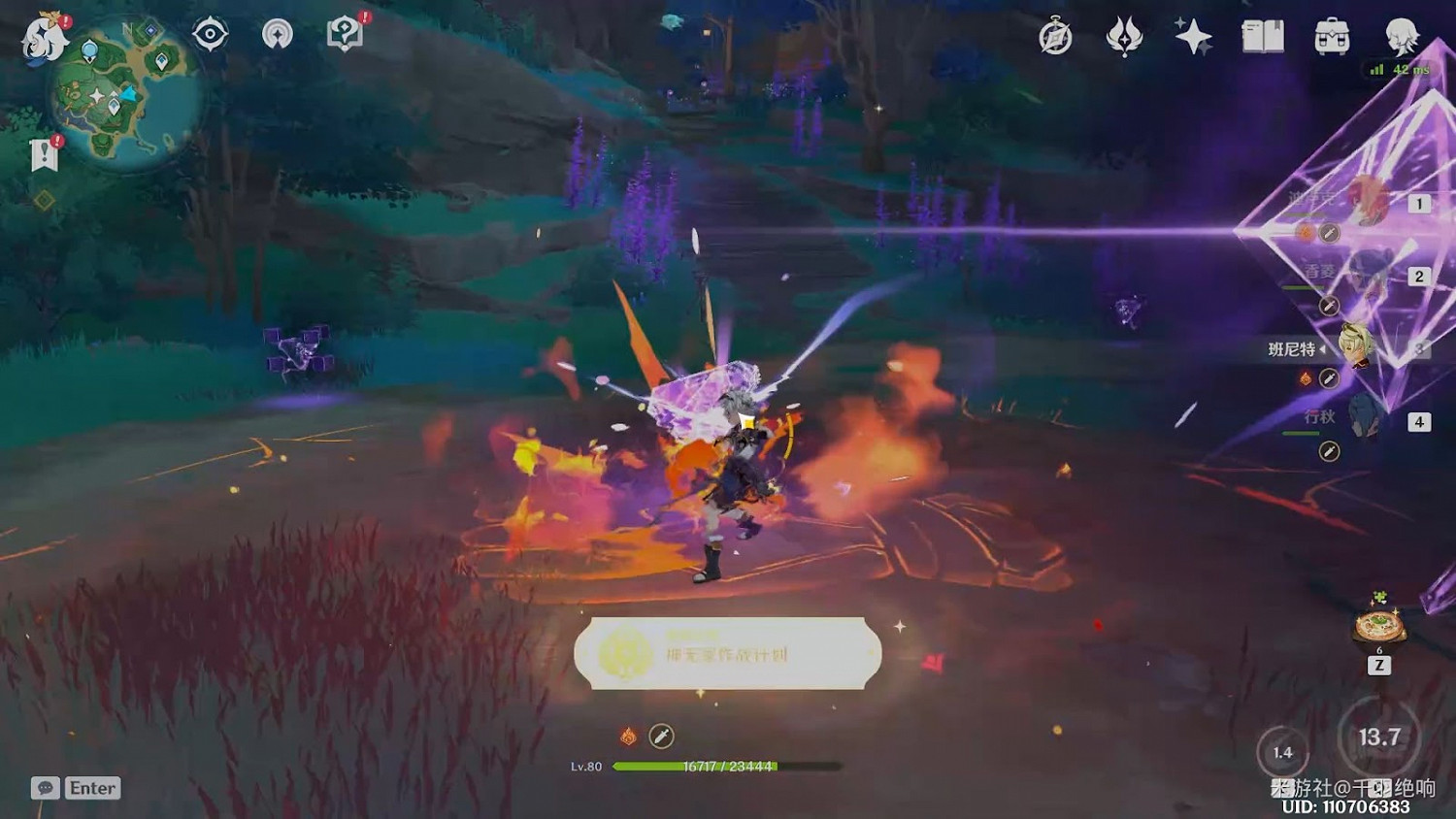Viewport: 1456px width, 819px height.
Task: Click the Battle Pass wings icon
Action: click(x=1124, y=37)
